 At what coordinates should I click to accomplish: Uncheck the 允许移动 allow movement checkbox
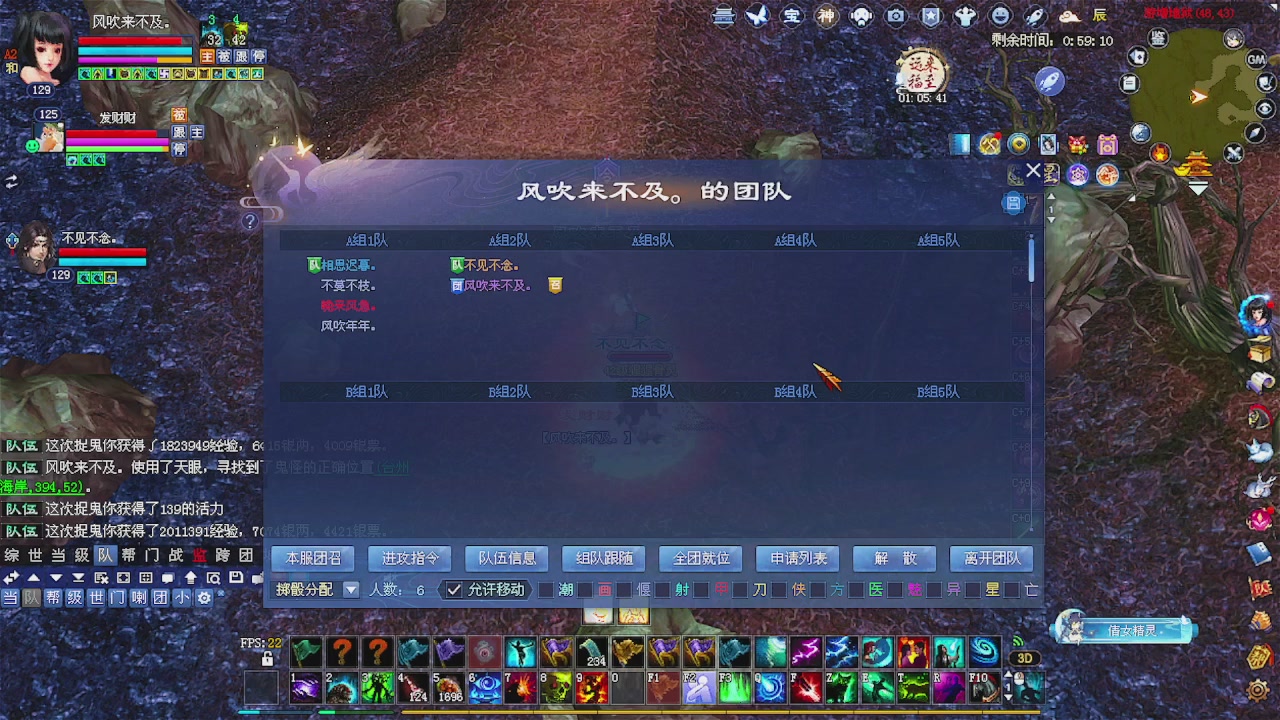(453, 590)
